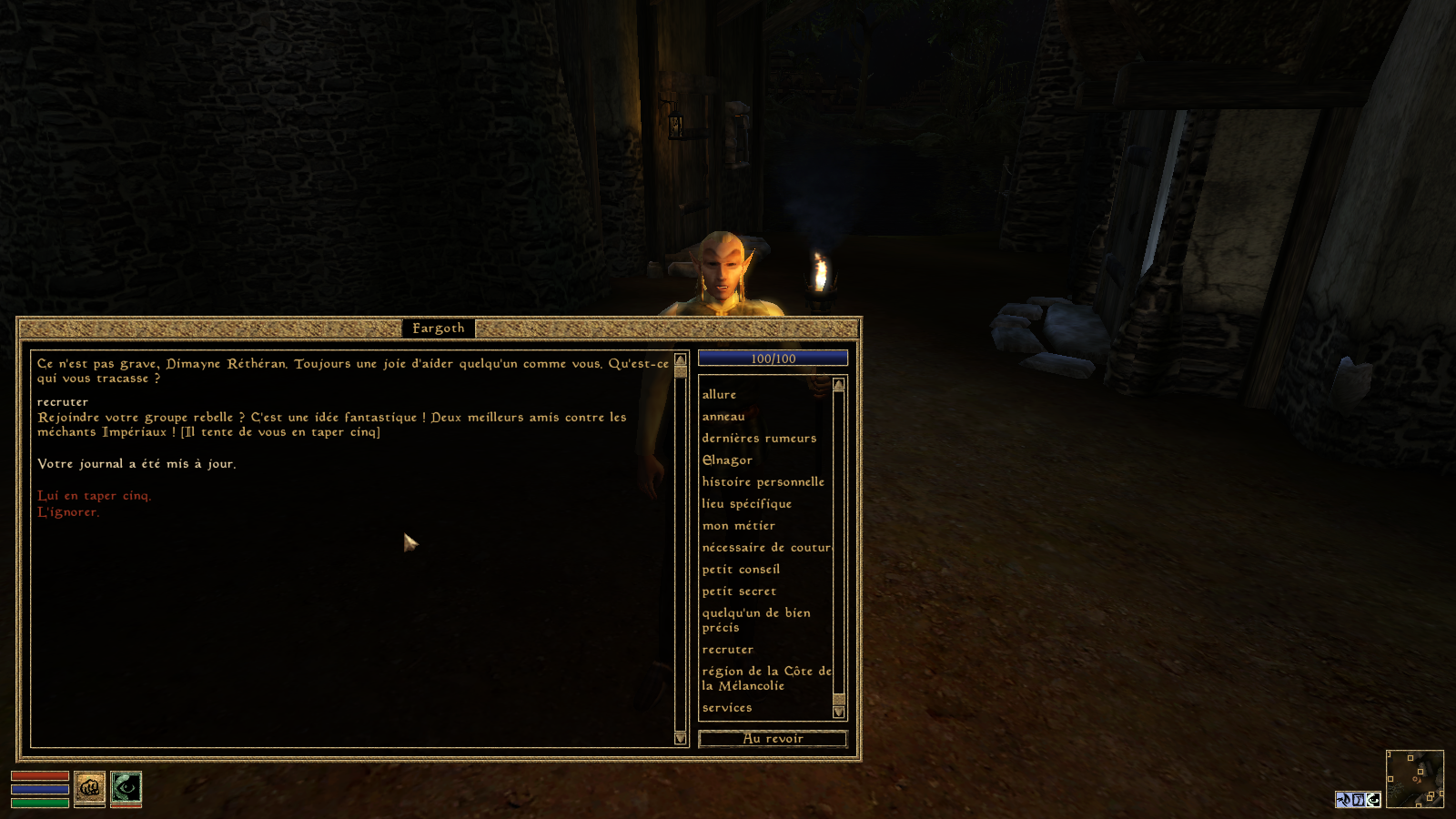Ask about "dernières rumeurs"

click(759, 439)
